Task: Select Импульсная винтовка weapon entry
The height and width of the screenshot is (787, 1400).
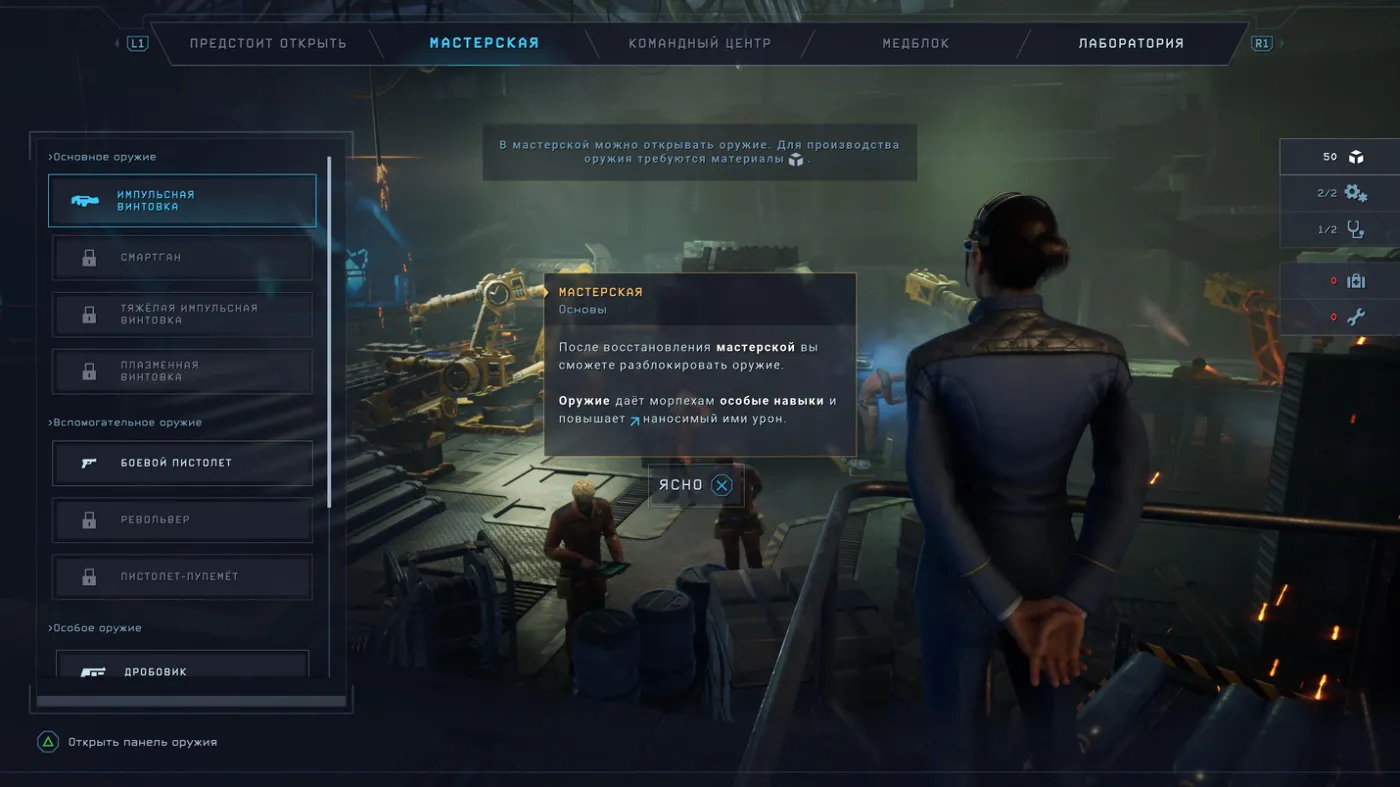Action: (182, 201)
